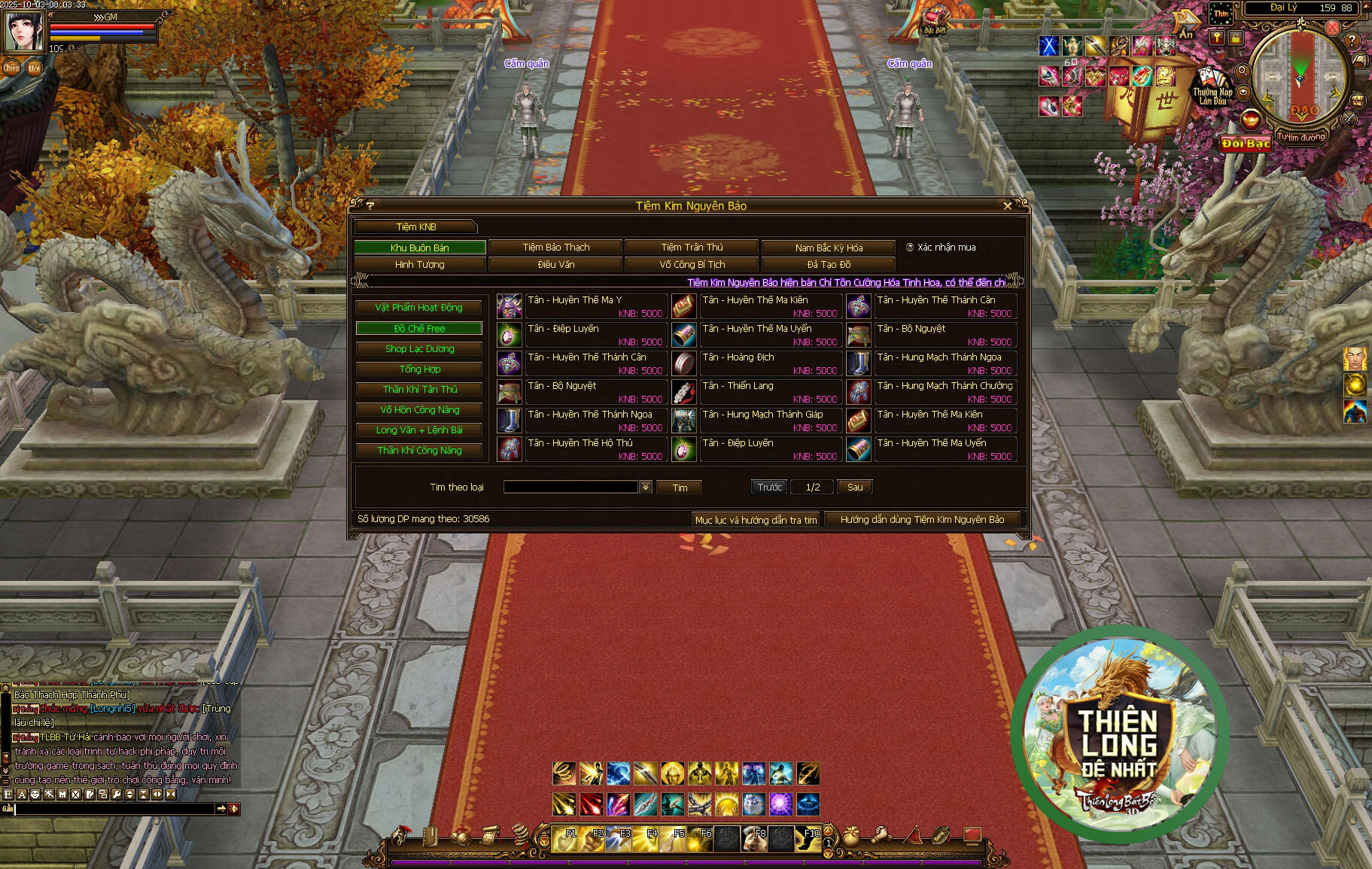Open the Thần Khí Tân Thủ category
Image resolution: width=1372 pixels, height=869 pixels.
click(418, 390)
